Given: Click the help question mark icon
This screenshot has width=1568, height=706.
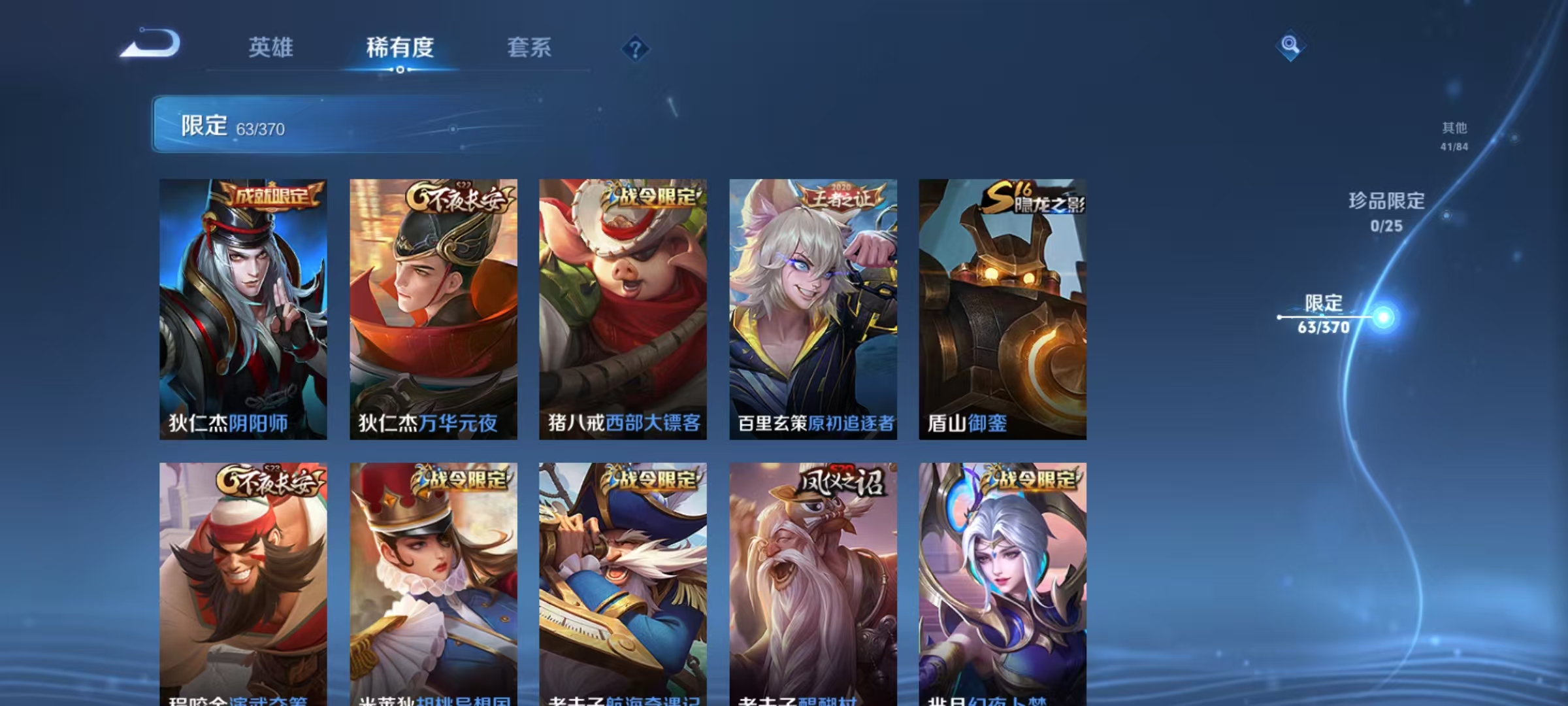Looking at the screenshot, I should coord(636,48).
